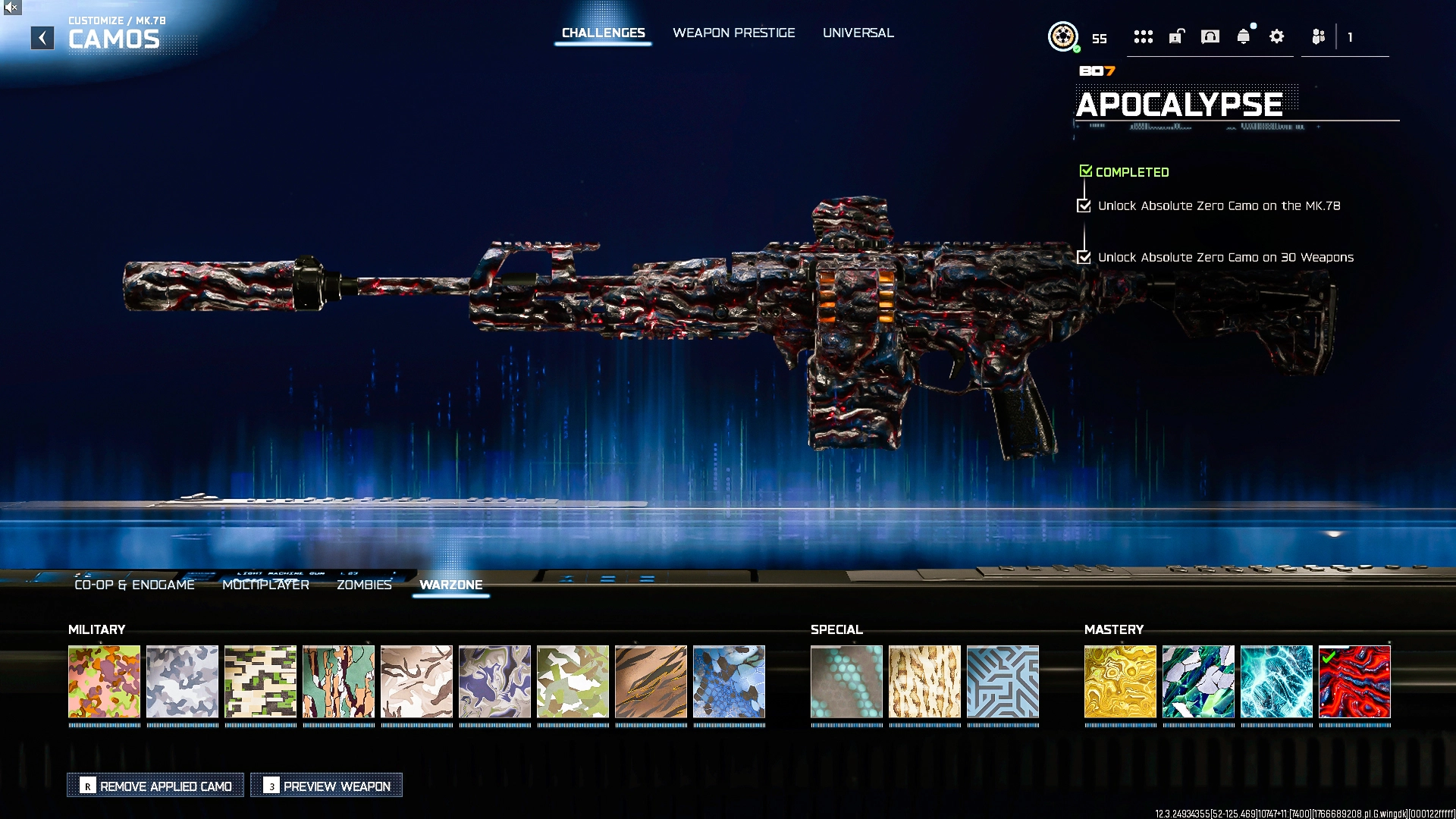1456x819 pixels.
Task: Open the social friends icon
Action: [x=1317, y=36]
